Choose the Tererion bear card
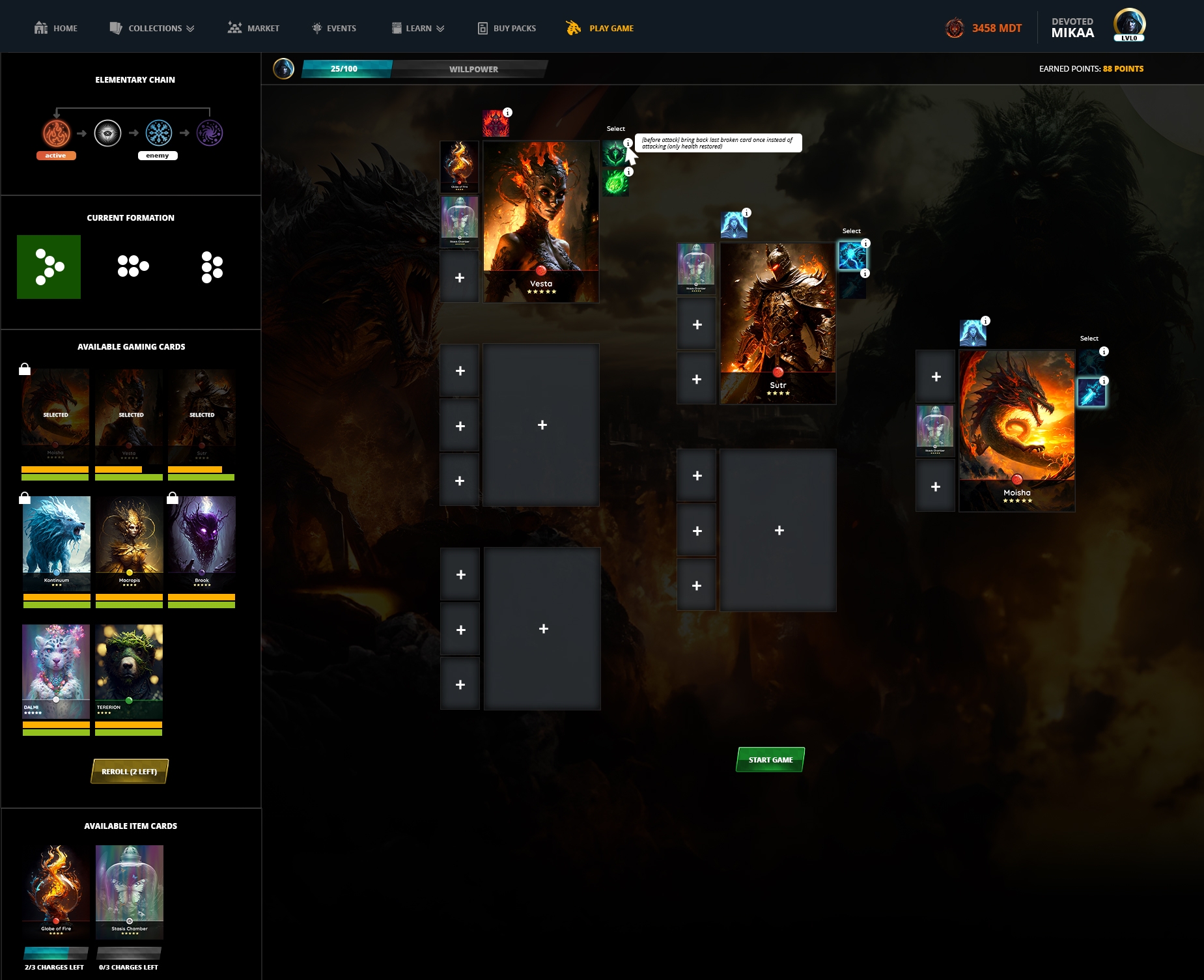 pos(129,671)
